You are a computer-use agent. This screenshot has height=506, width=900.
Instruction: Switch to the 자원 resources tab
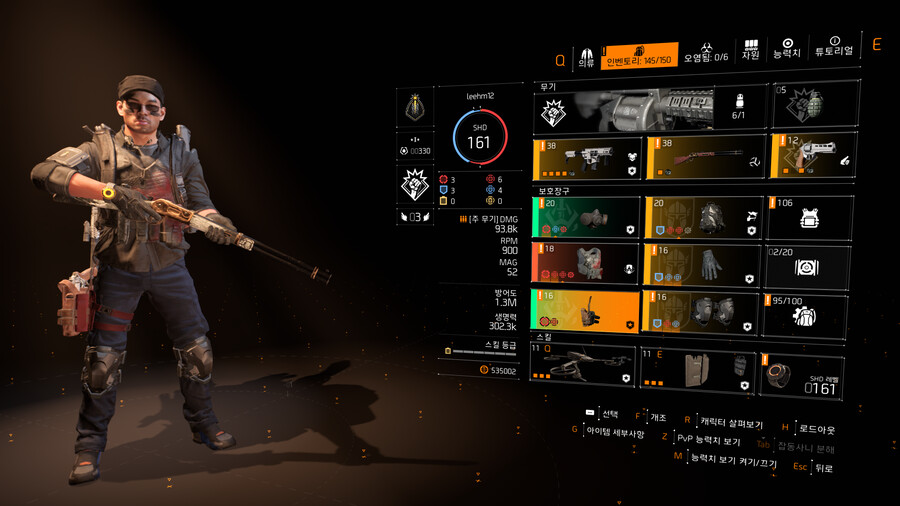click(750, 52)
